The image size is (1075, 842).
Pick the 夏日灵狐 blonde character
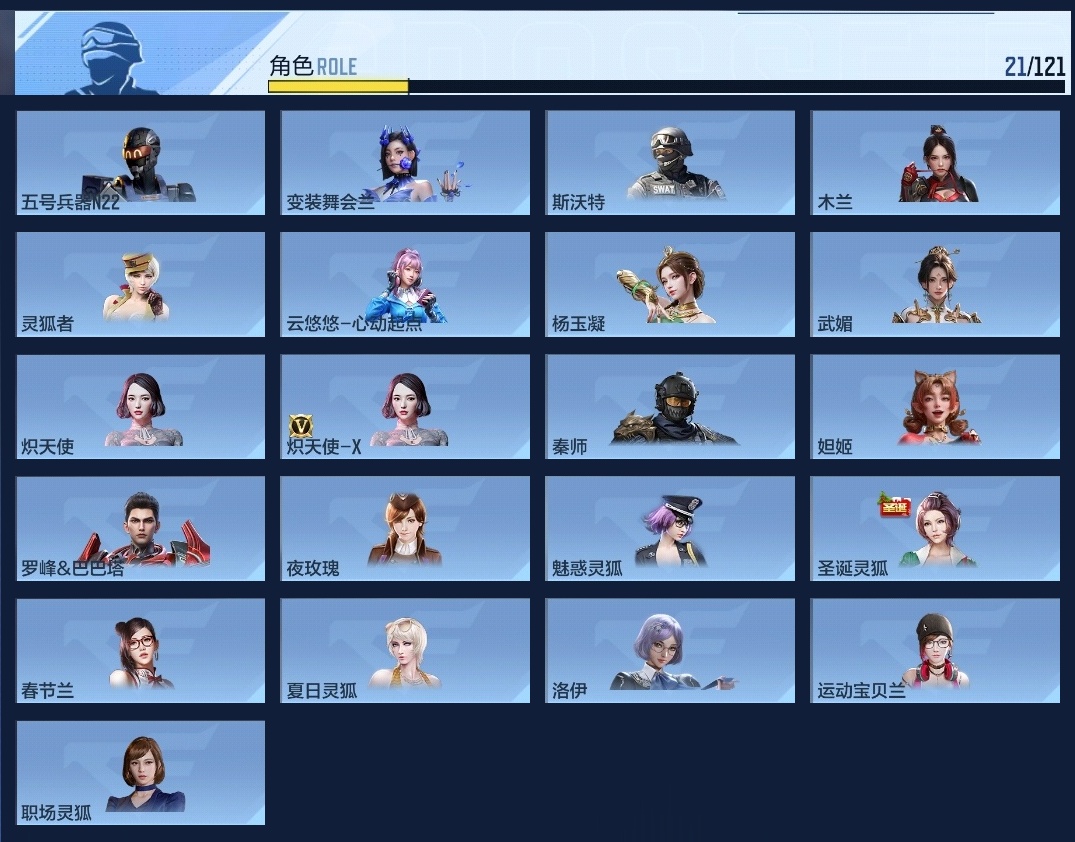click(405, 650)
